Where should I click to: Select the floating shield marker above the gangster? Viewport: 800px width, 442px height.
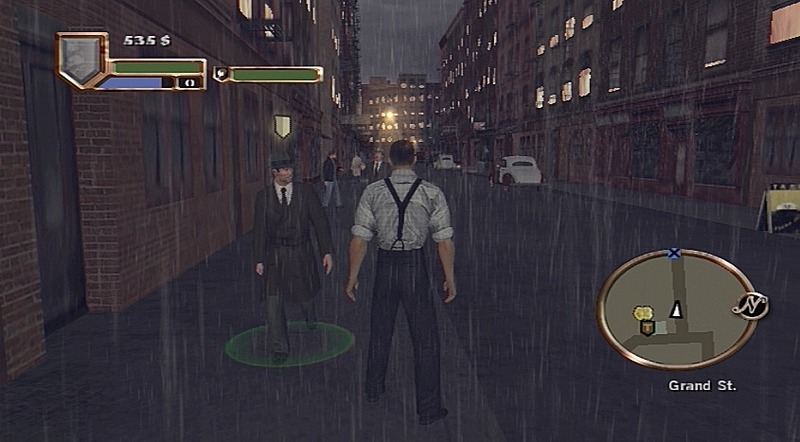coord(282,126)
